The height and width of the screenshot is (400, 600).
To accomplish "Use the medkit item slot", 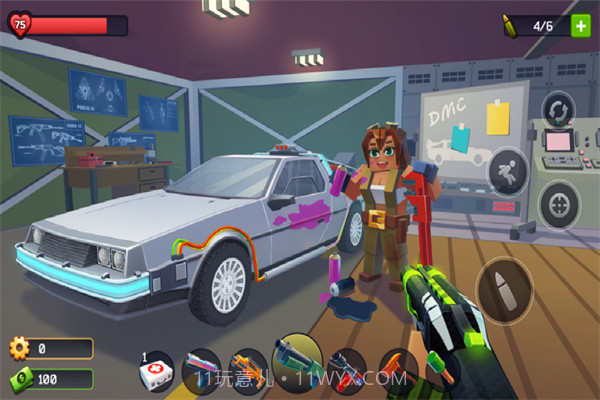I will click(x=157, y=370).
